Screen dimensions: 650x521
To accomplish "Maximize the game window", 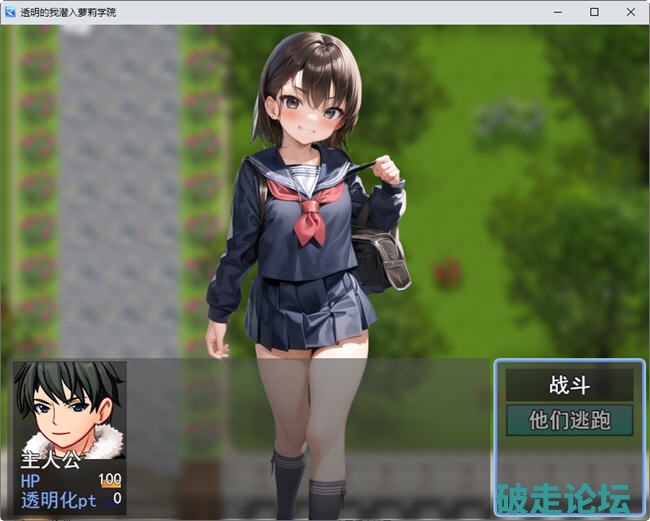I will tap(594, 12).
